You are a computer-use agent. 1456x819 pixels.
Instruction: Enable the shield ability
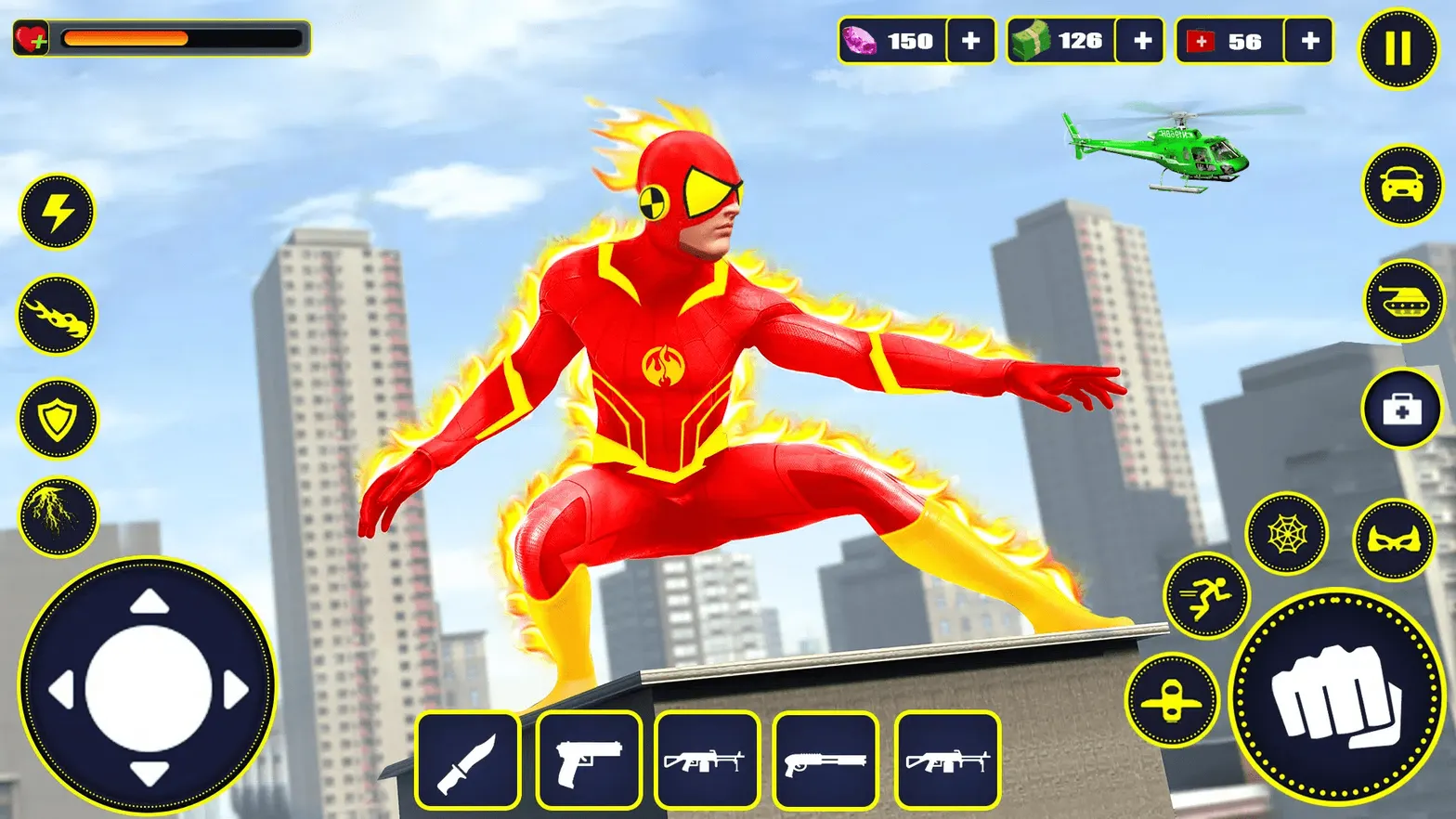[x=56, y=420]
